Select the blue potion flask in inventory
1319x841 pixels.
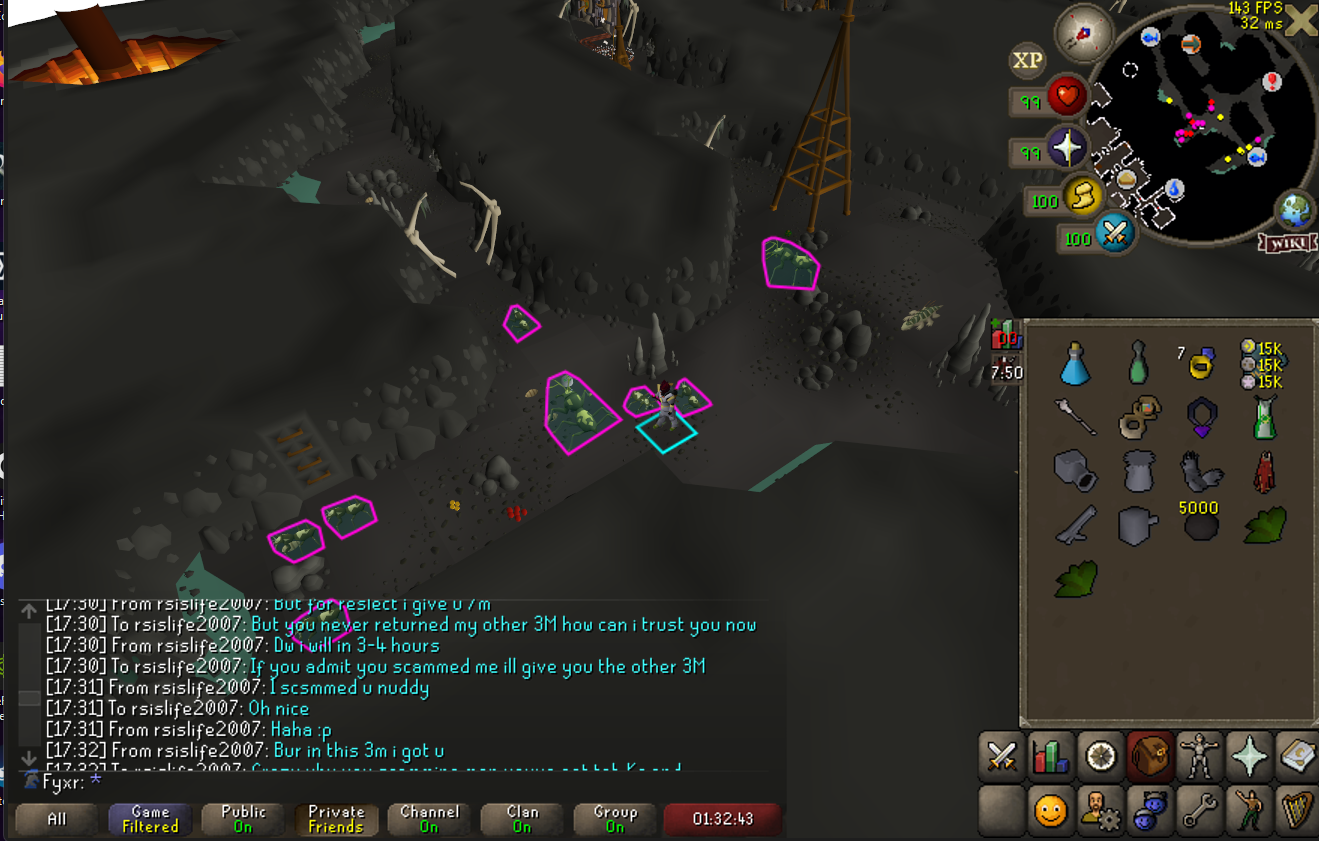(1075, 364)
